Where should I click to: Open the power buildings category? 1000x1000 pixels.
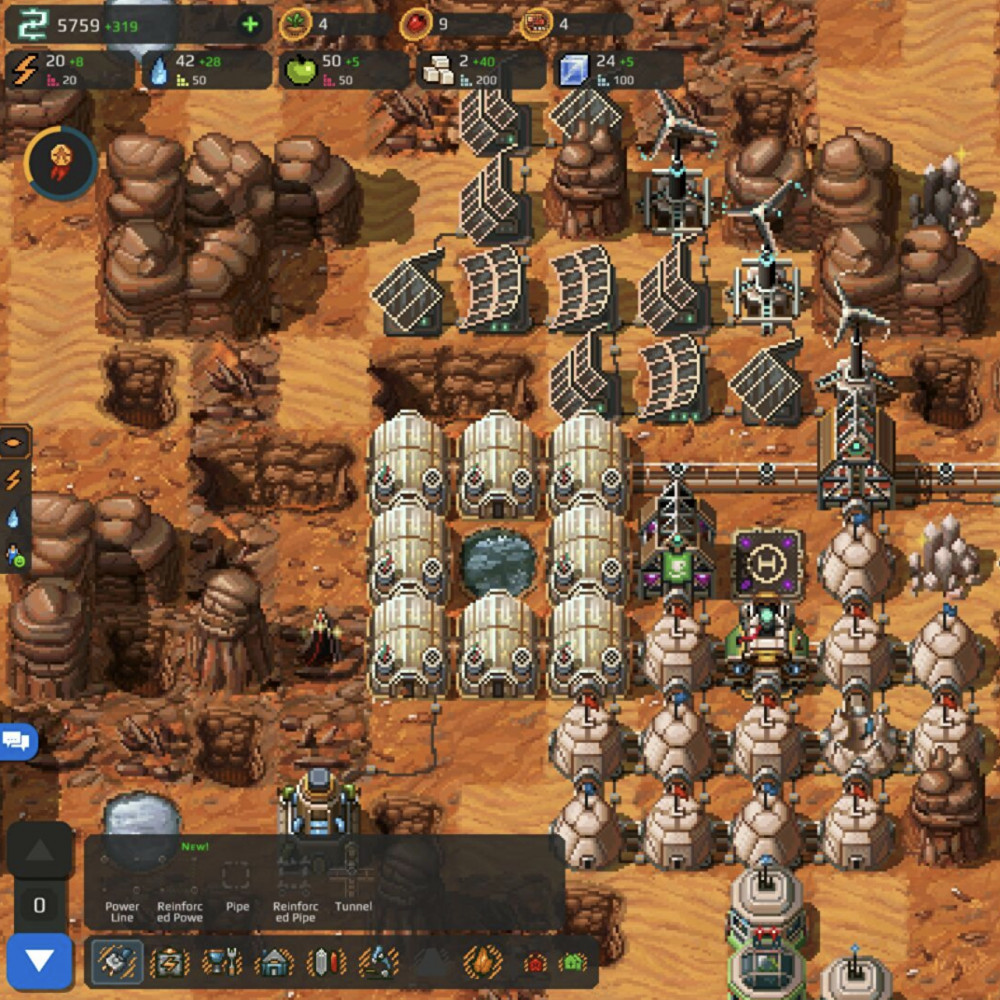pyautogui.click(x=169, y=962)
